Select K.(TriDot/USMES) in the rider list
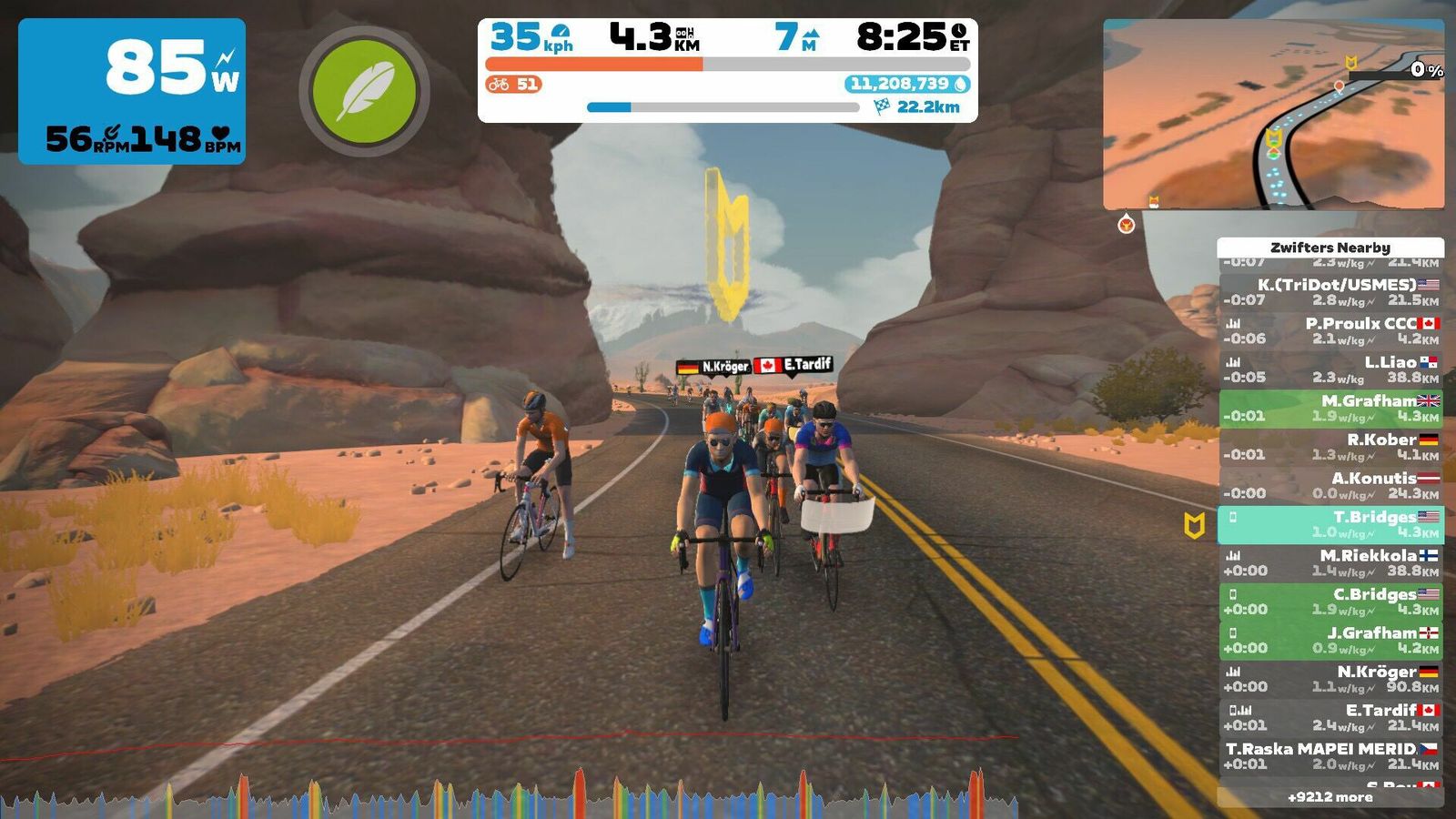 1330,292
